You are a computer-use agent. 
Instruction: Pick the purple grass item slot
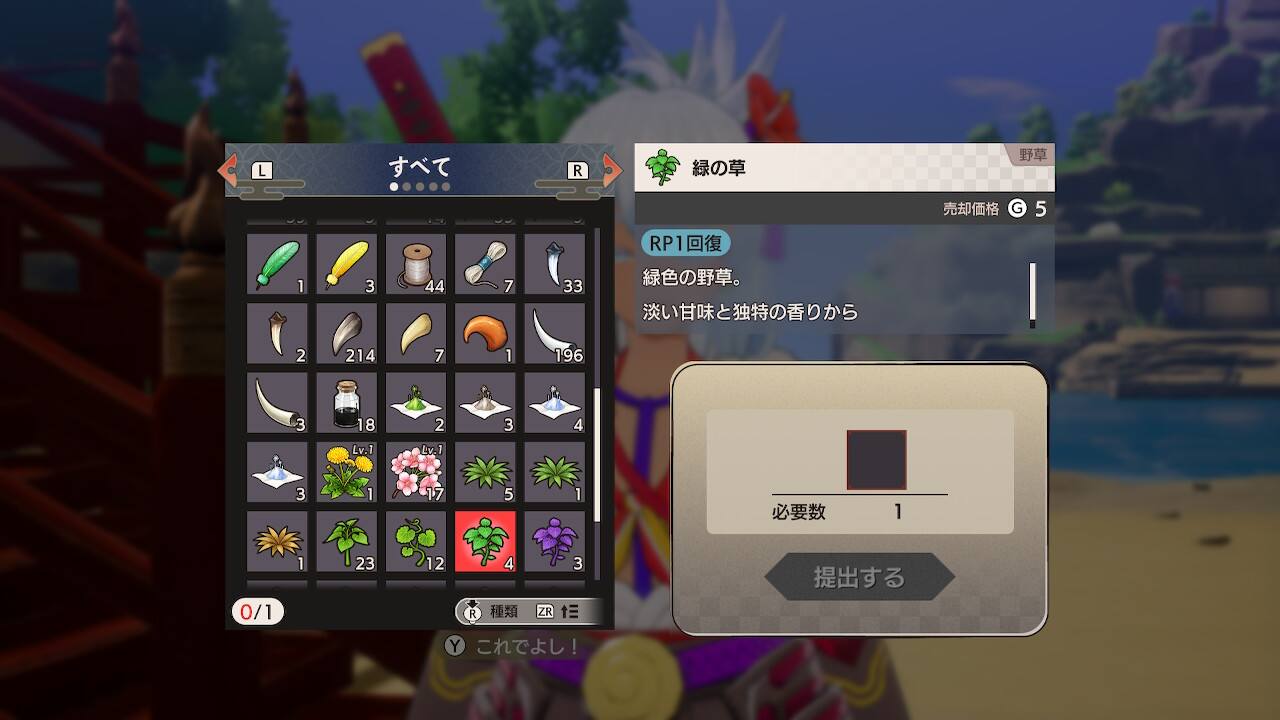(x=554, y=541)
